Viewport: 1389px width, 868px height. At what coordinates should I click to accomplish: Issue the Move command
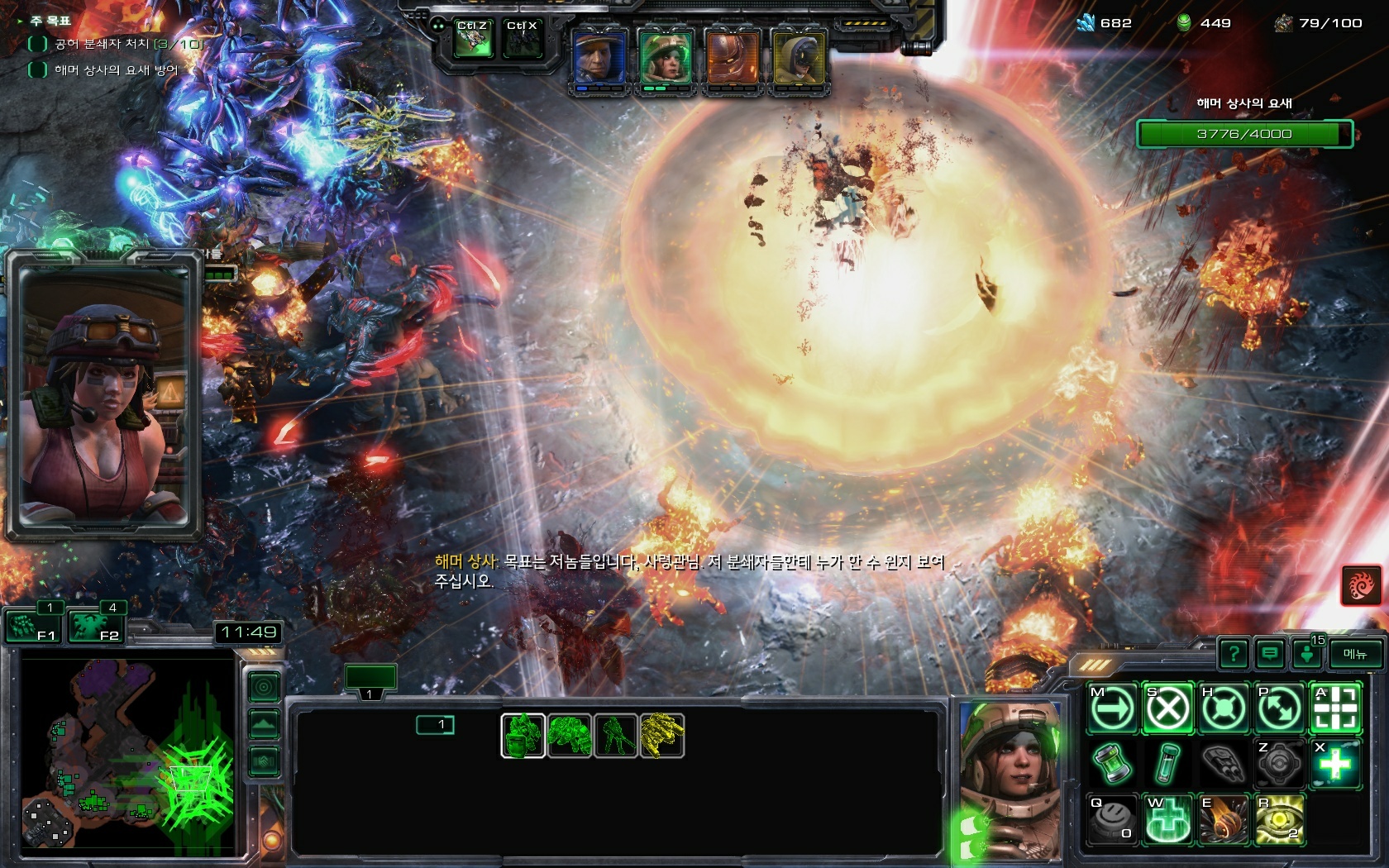[x=1111, y=708]
